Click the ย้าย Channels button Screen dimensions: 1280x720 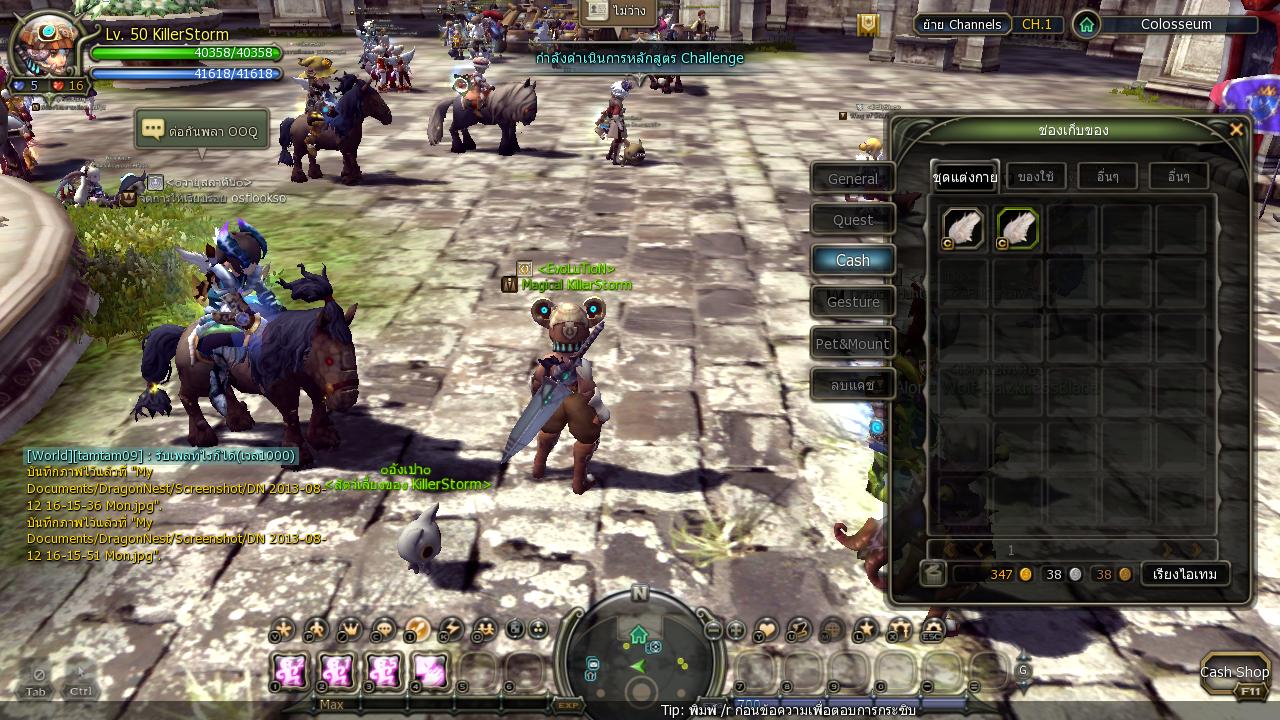click(962, 24)
